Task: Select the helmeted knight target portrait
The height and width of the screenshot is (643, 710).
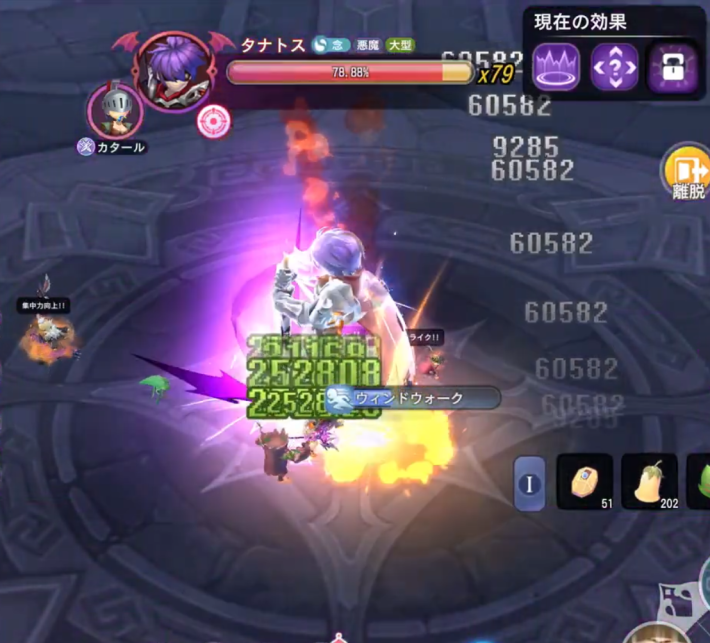Action: point(115,109)
